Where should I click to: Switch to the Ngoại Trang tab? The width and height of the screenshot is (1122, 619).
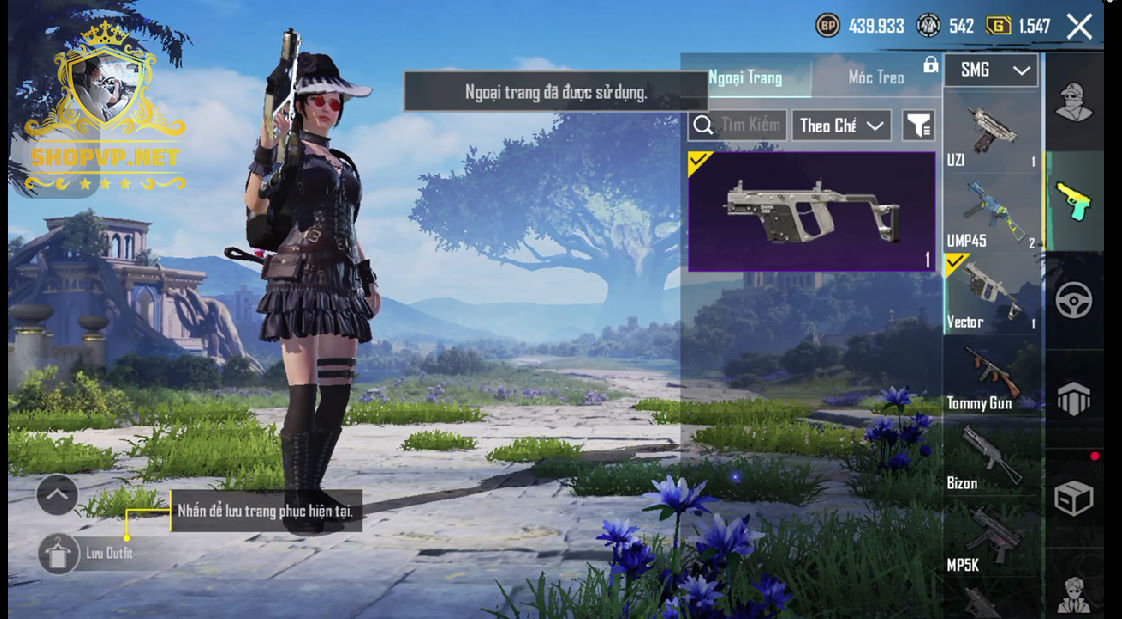(746, 77)
